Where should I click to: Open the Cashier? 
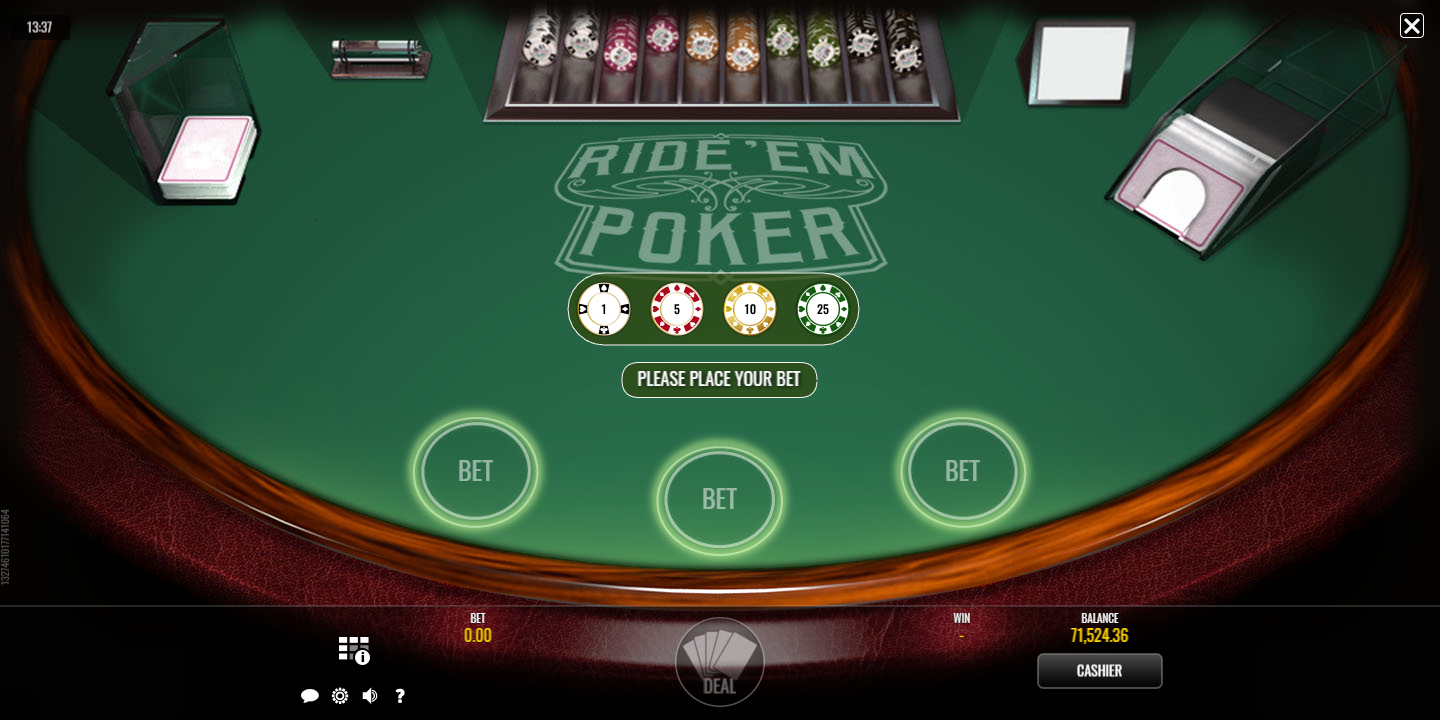click(1099, 671)
